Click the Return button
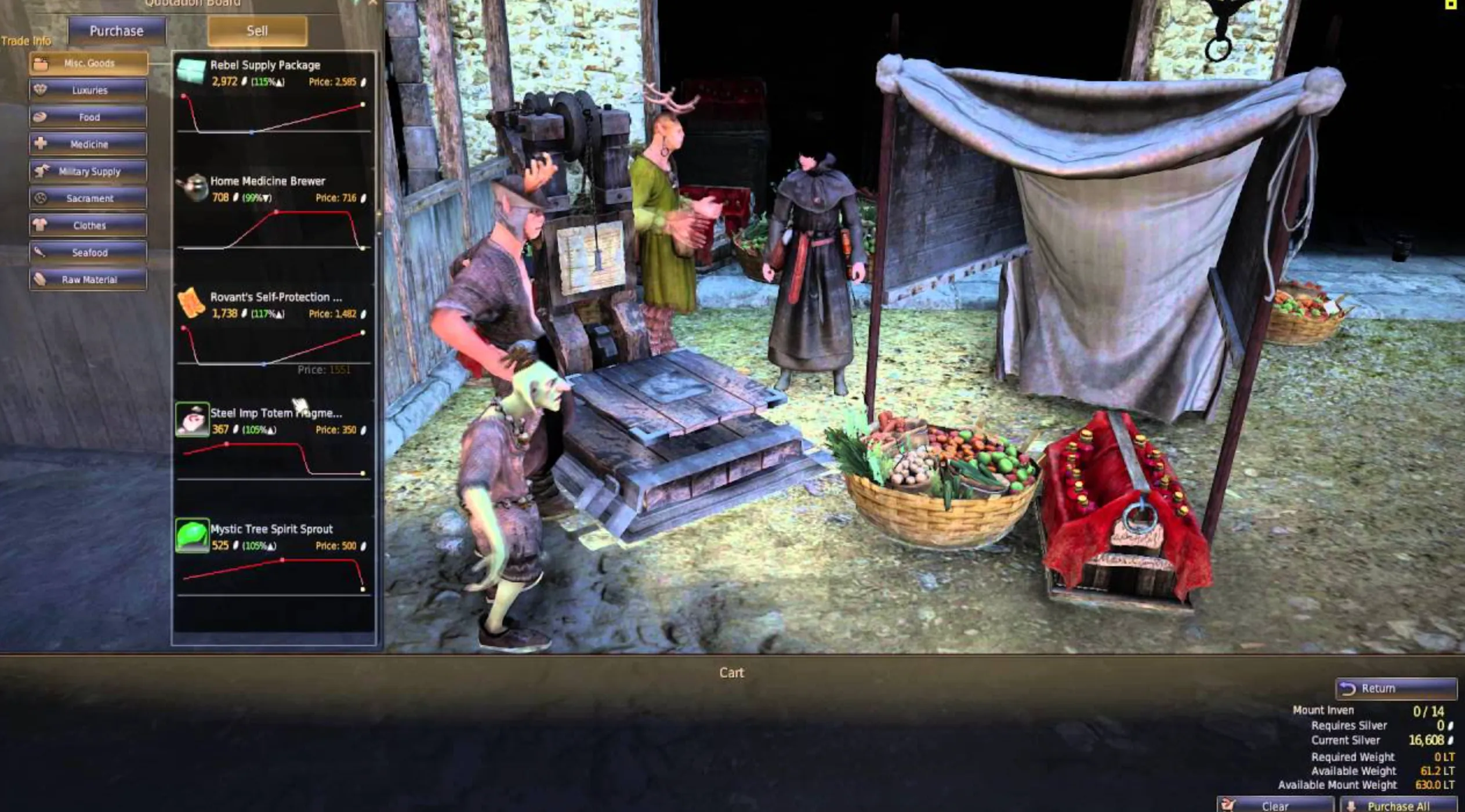This screenshot has height=812, width=1465. pos(1395,688)
